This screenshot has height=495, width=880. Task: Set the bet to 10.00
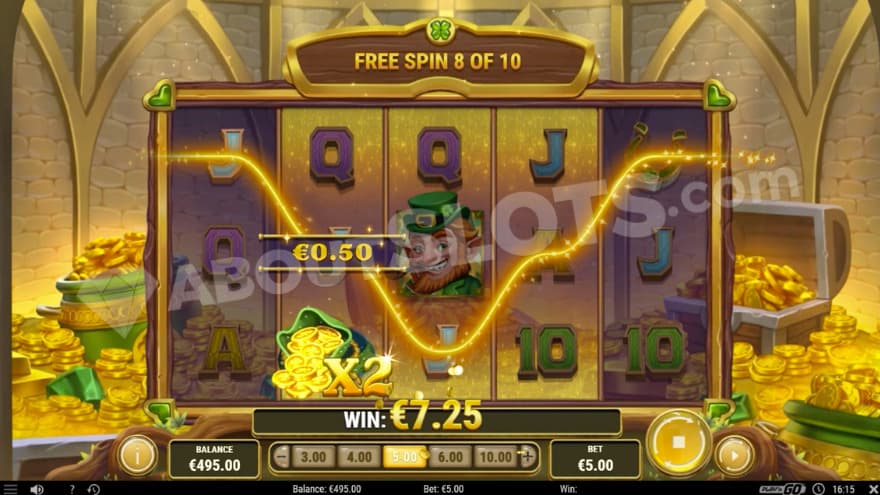point(495,457)
